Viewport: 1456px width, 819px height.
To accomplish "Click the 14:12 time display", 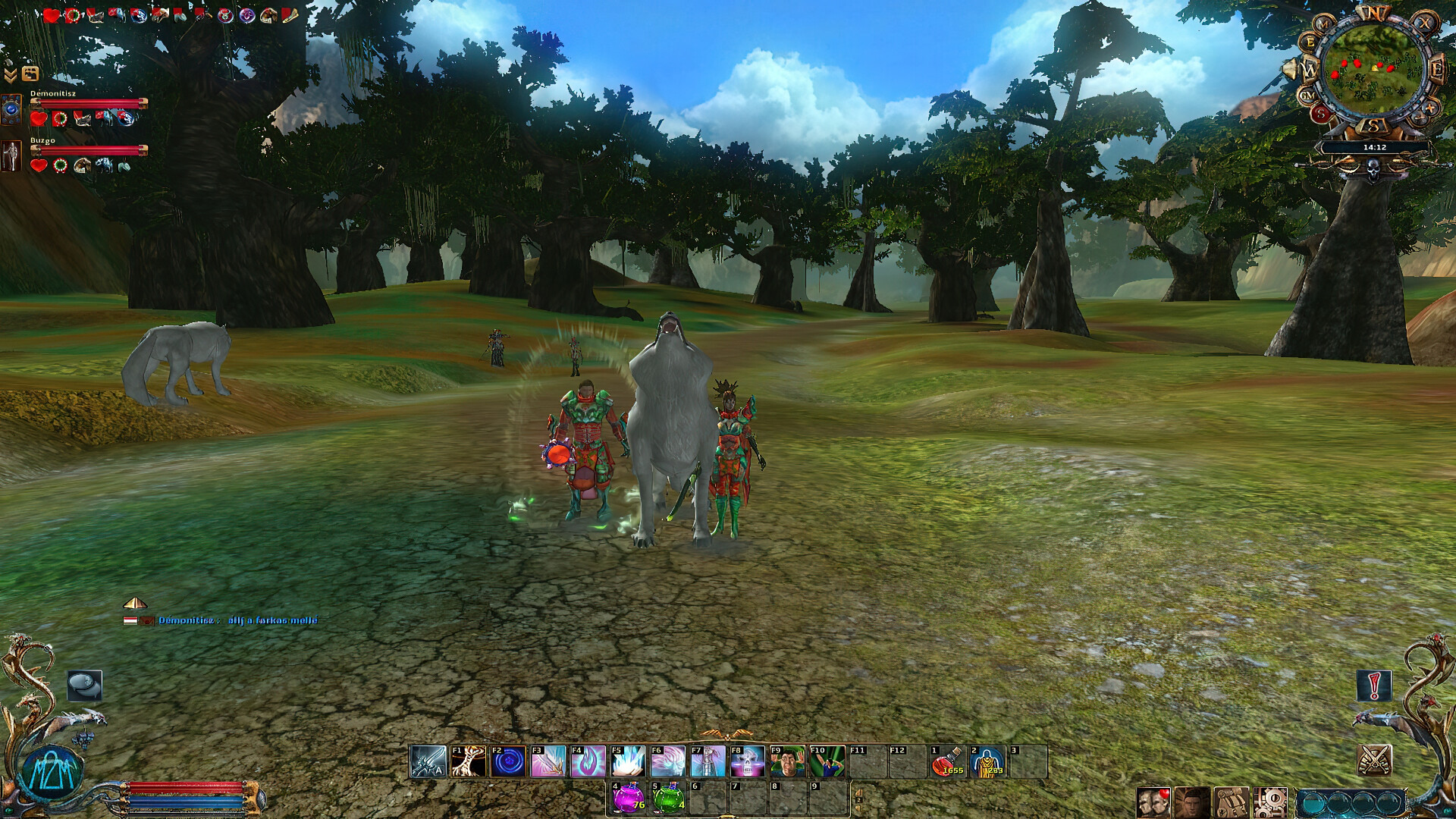I will pos(1374,146).
